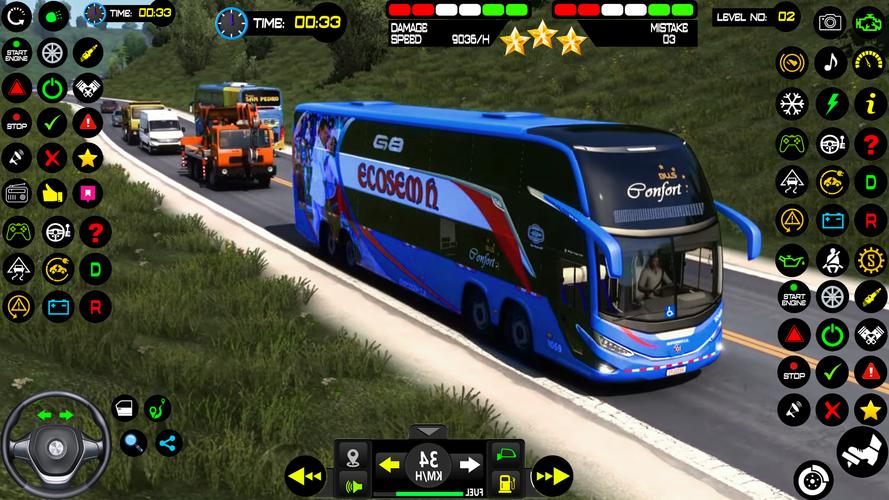Viewport: 889px width, 500px height.
Task: Fasten the seatbelt using its icon
Action: (x=830, y=260)
